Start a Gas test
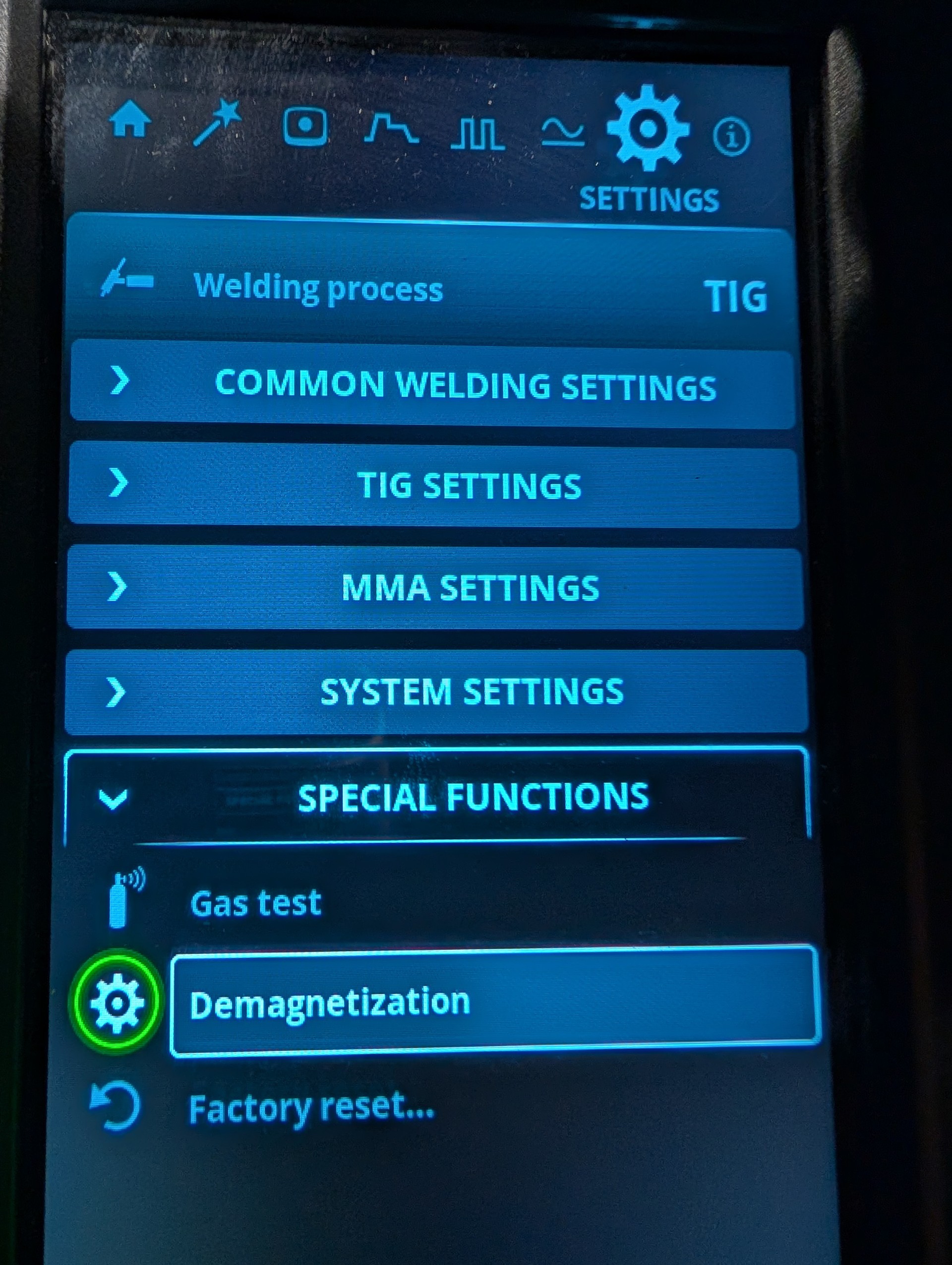Screen dimensions: 952x1265 tap(256, 903)
